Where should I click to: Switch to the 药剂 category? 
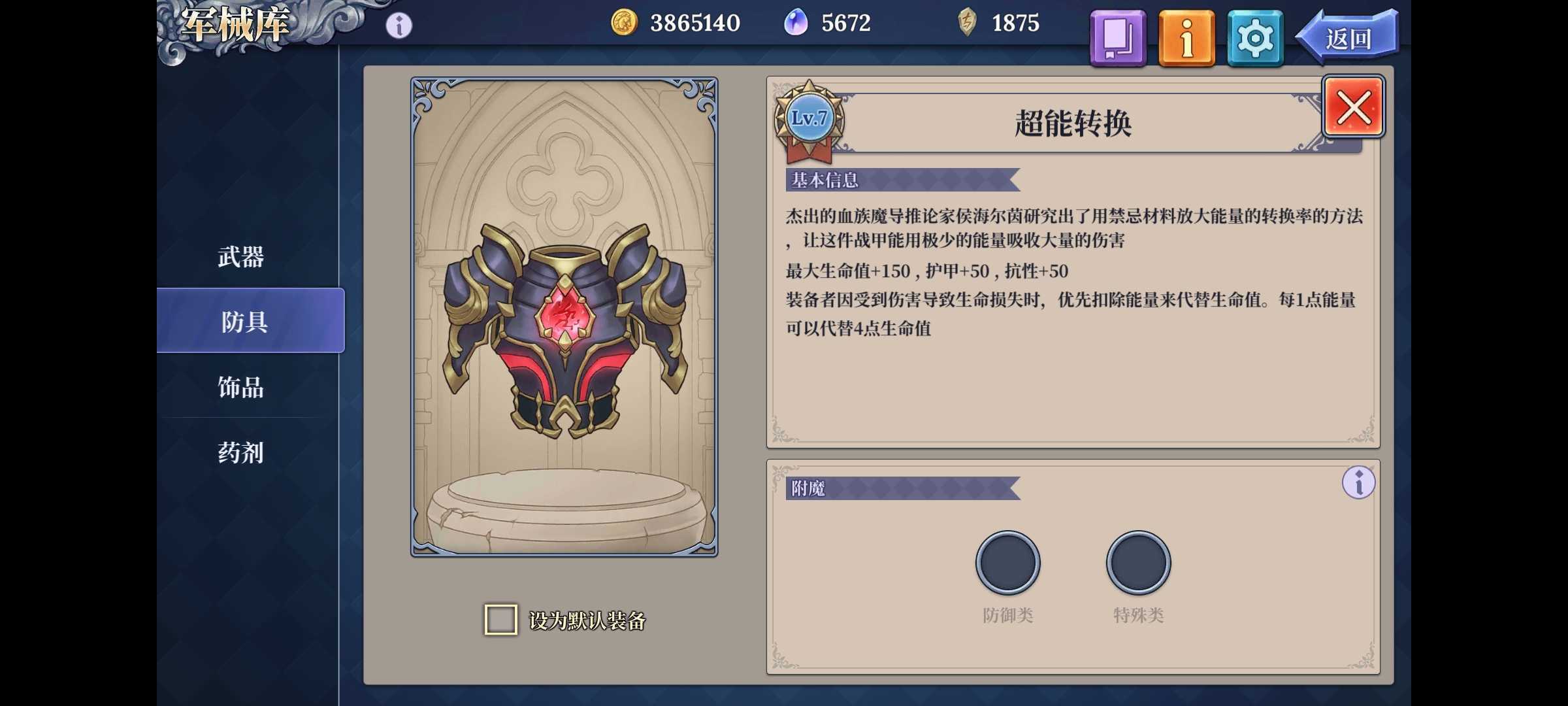point(240,452)
